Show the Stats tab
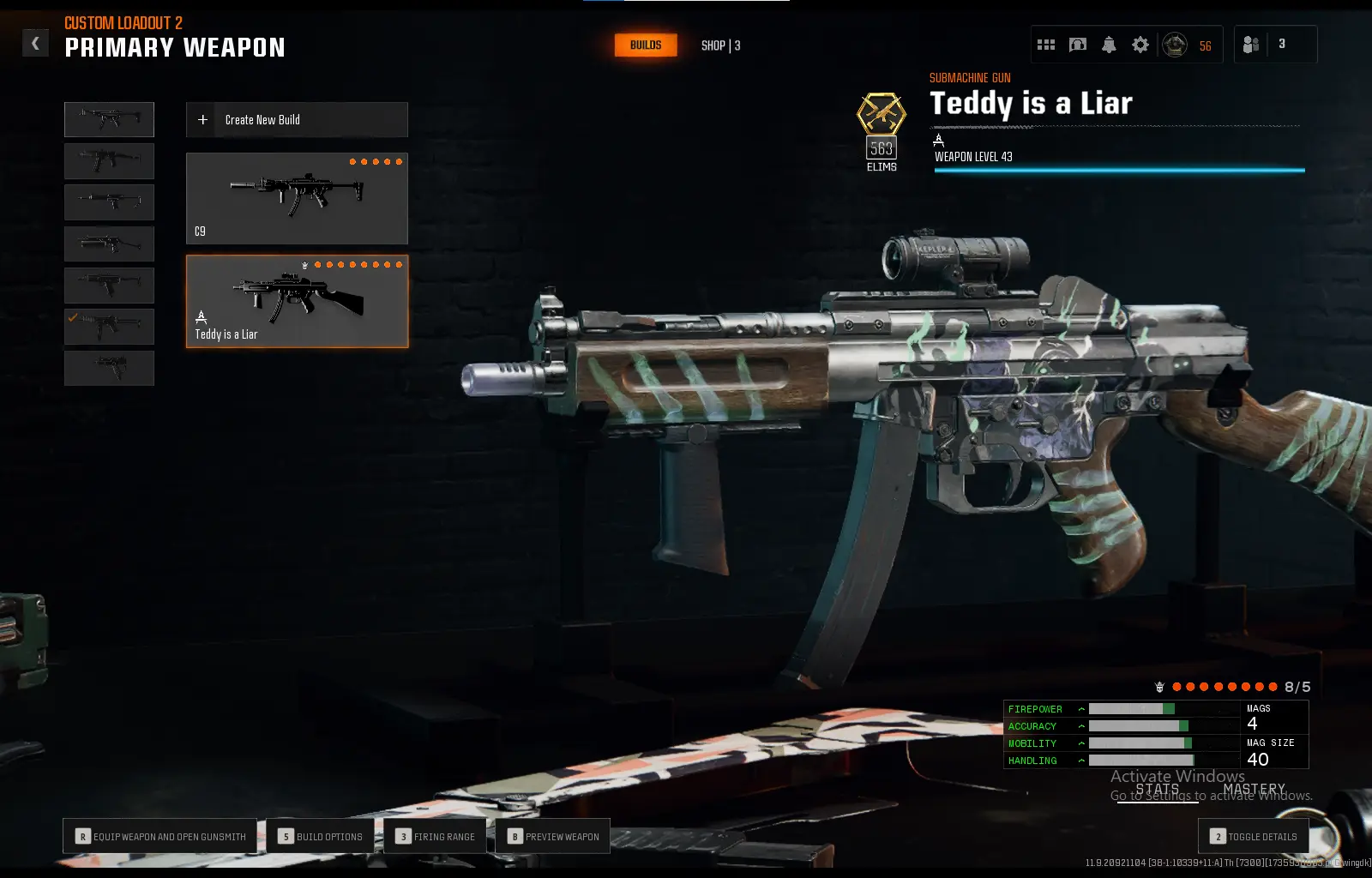The width and height of the screenshot is (1372, 878). 1158,790
